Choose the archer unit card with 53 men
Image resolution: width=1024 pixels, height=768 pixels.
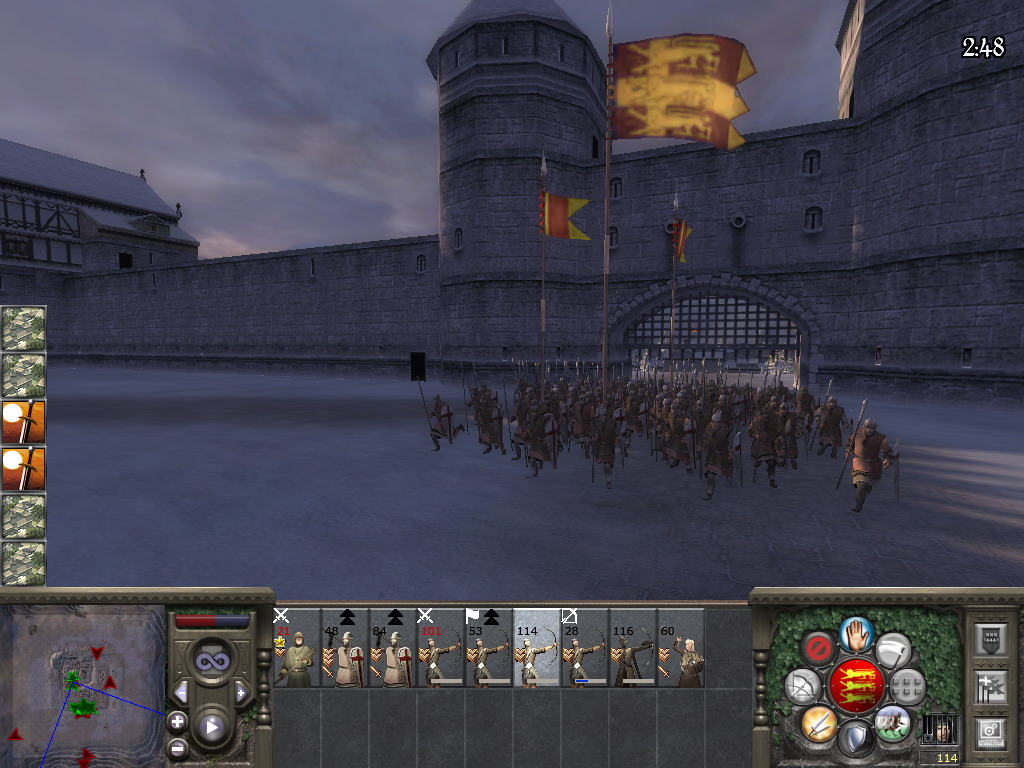pyautogui.click(x=489, y=648)
